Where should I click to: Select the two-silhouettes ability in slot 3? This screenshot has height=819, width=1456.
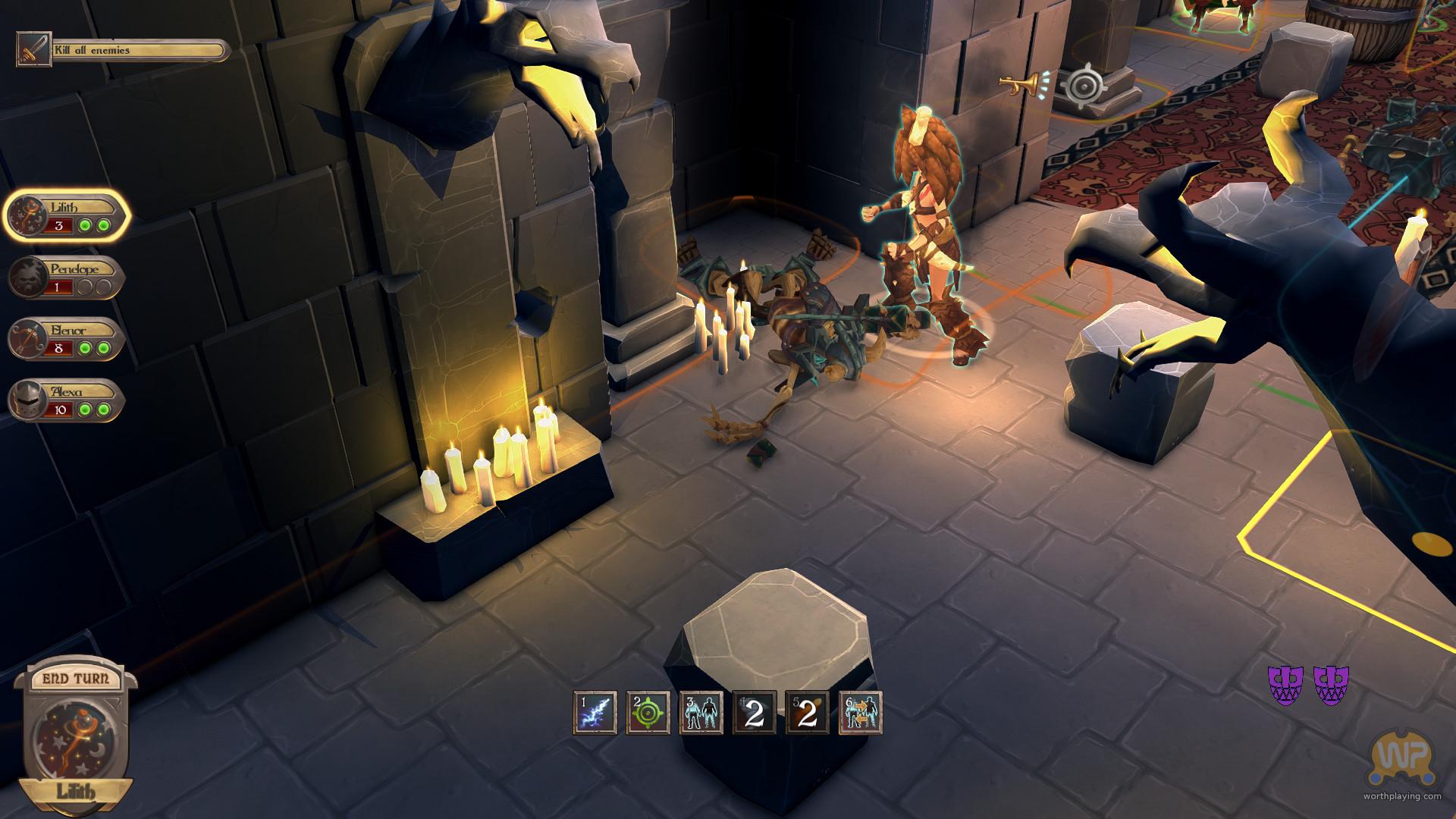point(701,713)
